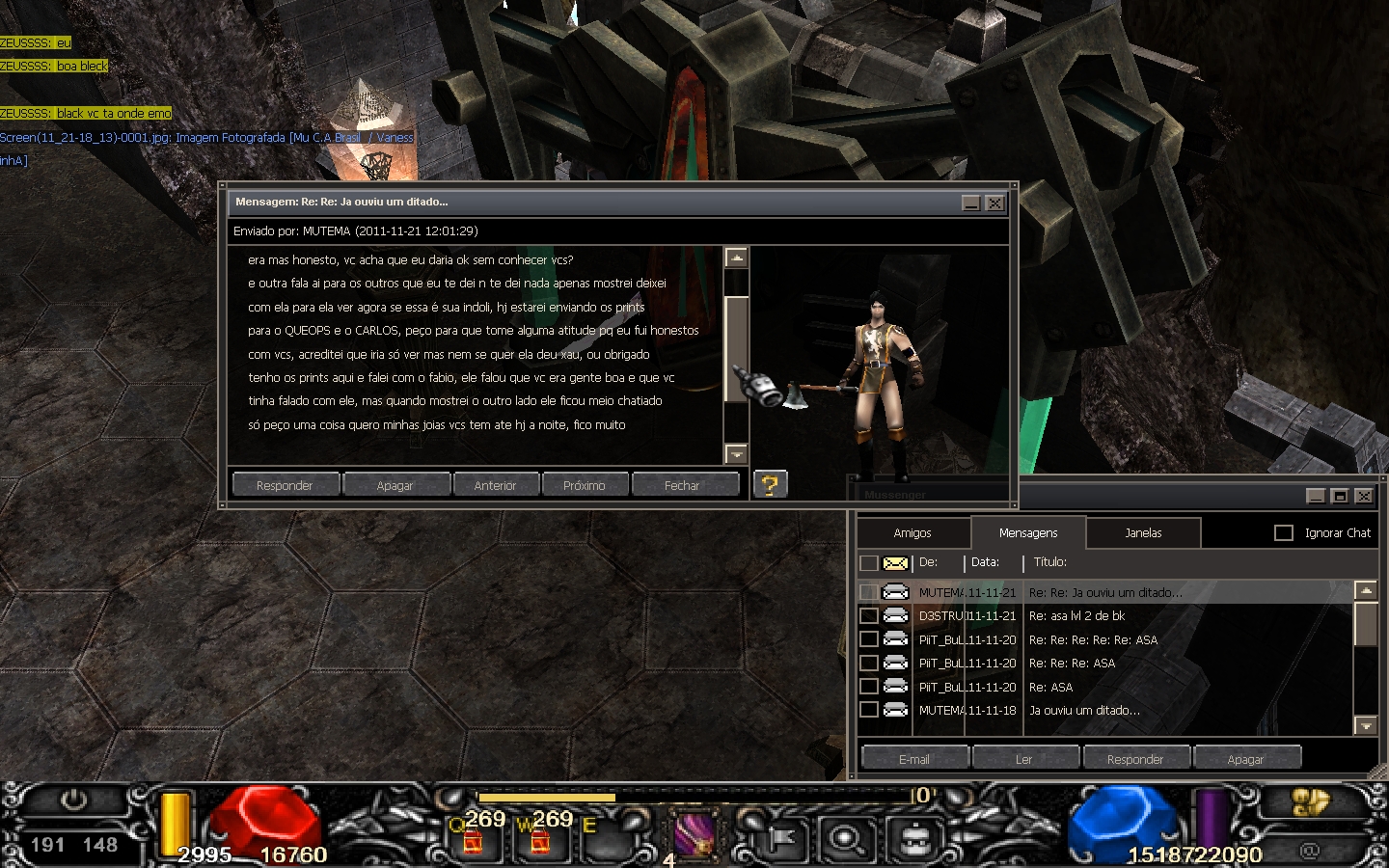
Task: Select the D3STRU message about asa lvl 2
Action: point(1076,615)
